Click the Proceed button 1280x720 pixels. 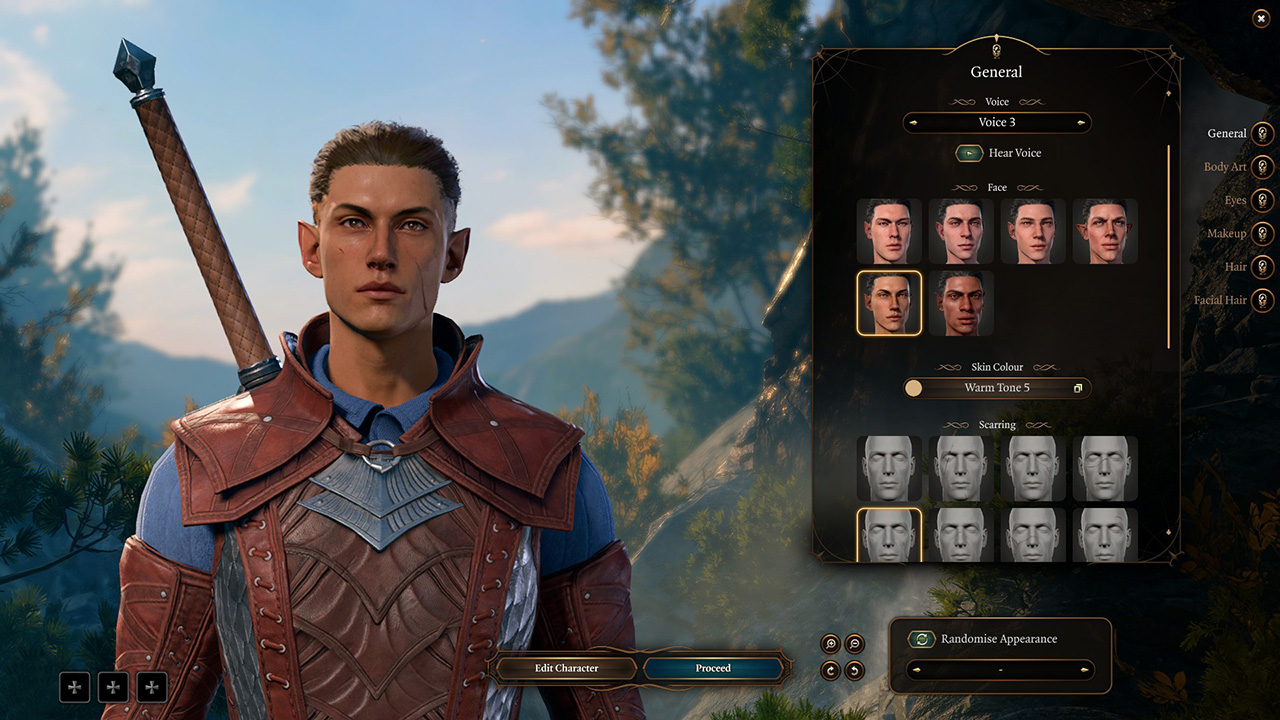click(713, 668)
